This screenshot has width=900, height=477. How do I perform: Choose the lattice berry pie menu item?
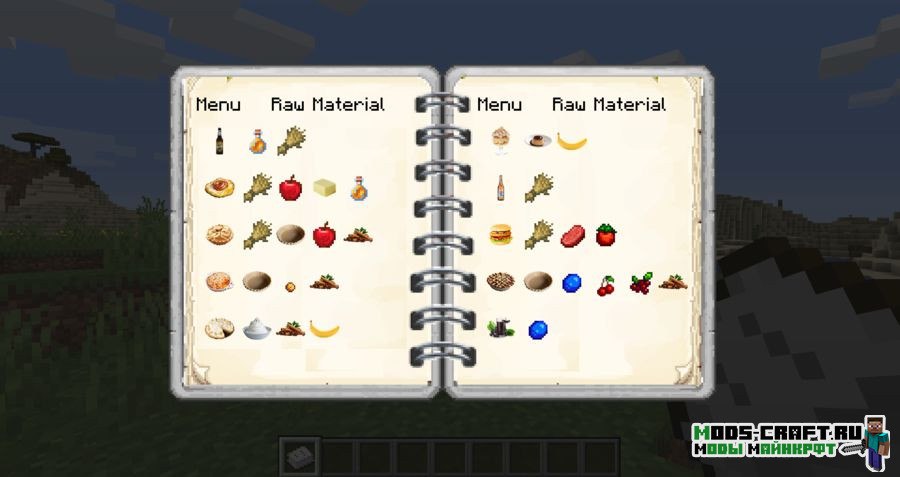pyautogui.click(x=501, y=283)
